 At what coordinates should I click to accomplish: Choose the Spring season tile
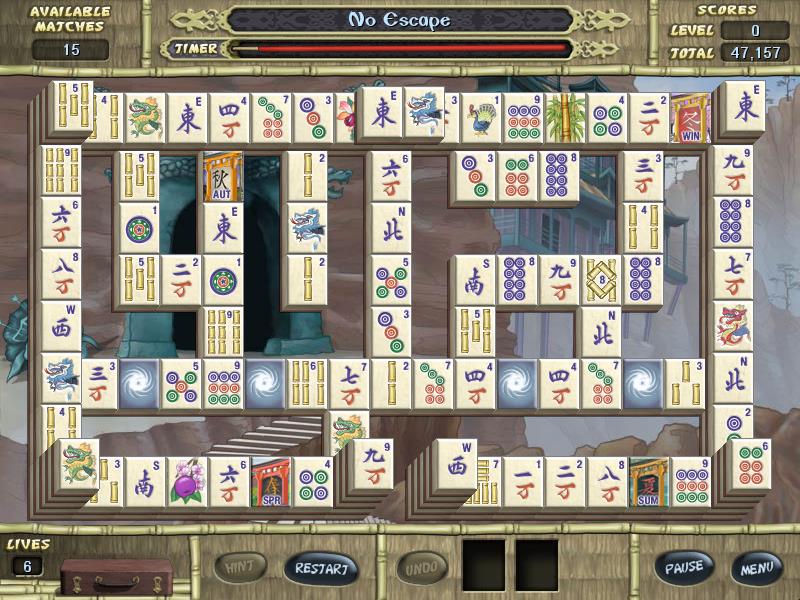271,482
